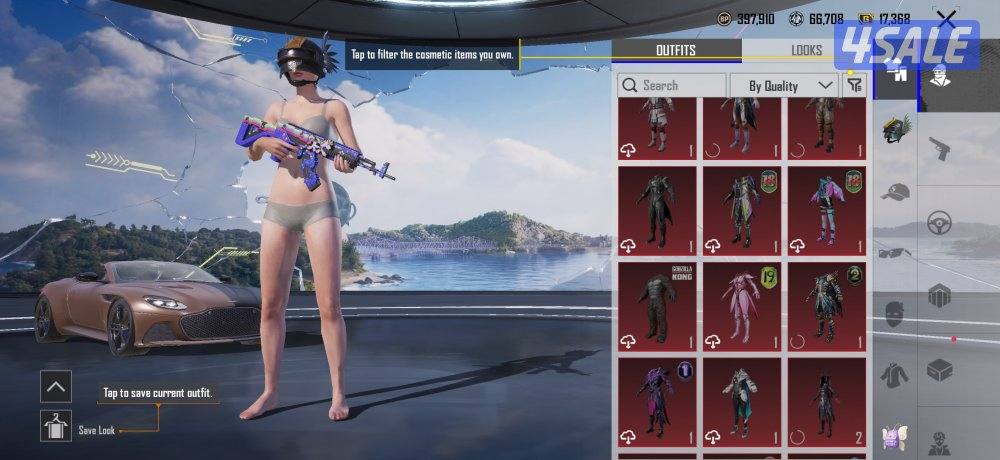Switch to the Outfits tab
This screenshot has width=1000, height=460.
point(676,50)
